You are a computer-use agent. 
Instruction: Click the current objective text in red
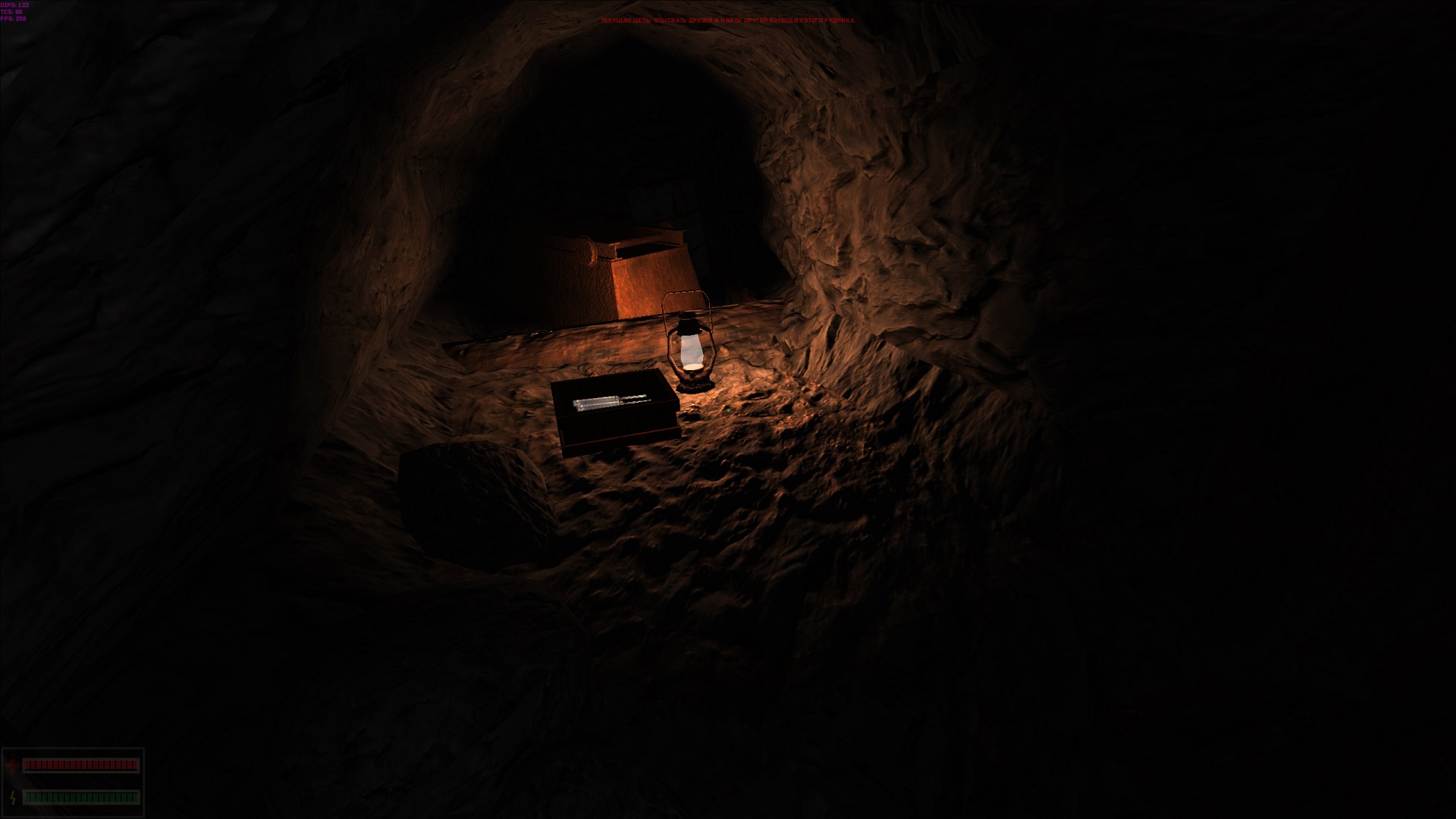727,20
